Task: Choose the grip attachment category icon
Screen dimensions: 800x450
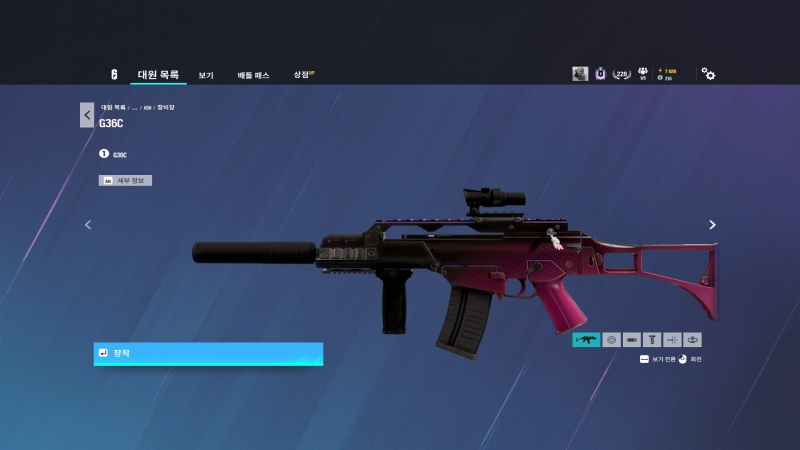Action: 652,340
